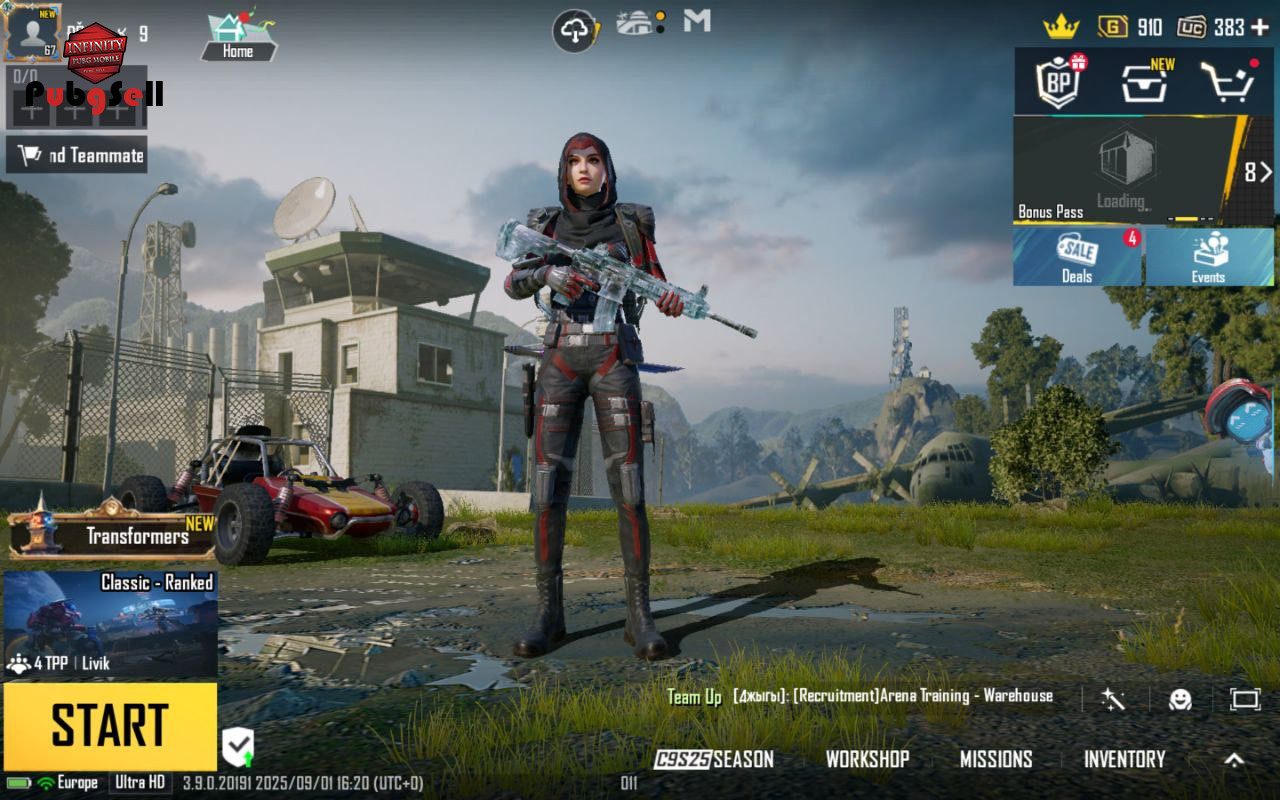This screenshot has height=800, width=1280.
Task: Open the Team Up recruitment chat message
Action: point(860,696)
